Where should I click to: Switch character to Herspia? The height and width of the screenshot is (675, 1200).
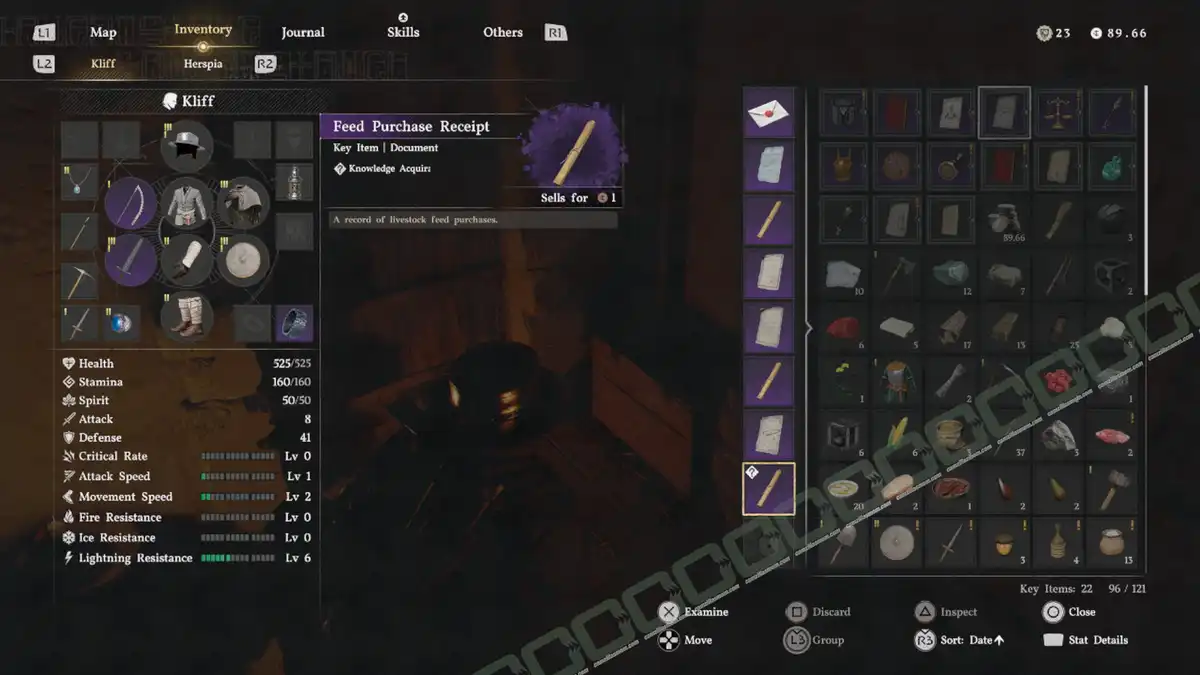201,63
